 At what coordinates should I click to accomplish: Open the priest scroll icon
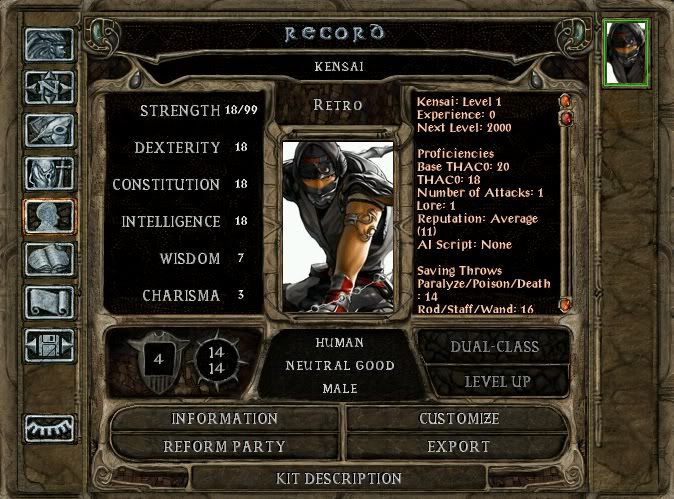[49, 303]
